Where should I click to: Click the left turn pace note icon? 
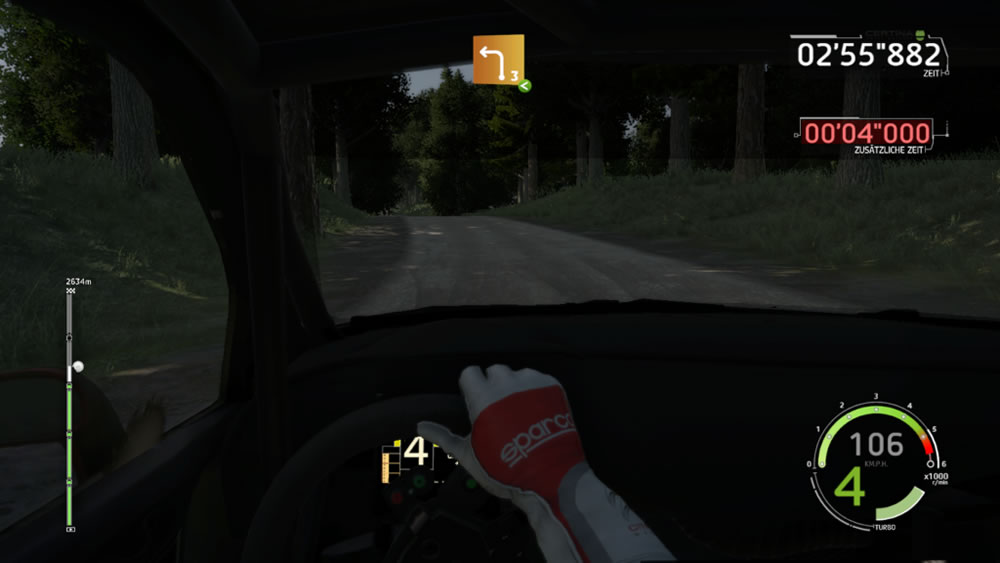498,61
